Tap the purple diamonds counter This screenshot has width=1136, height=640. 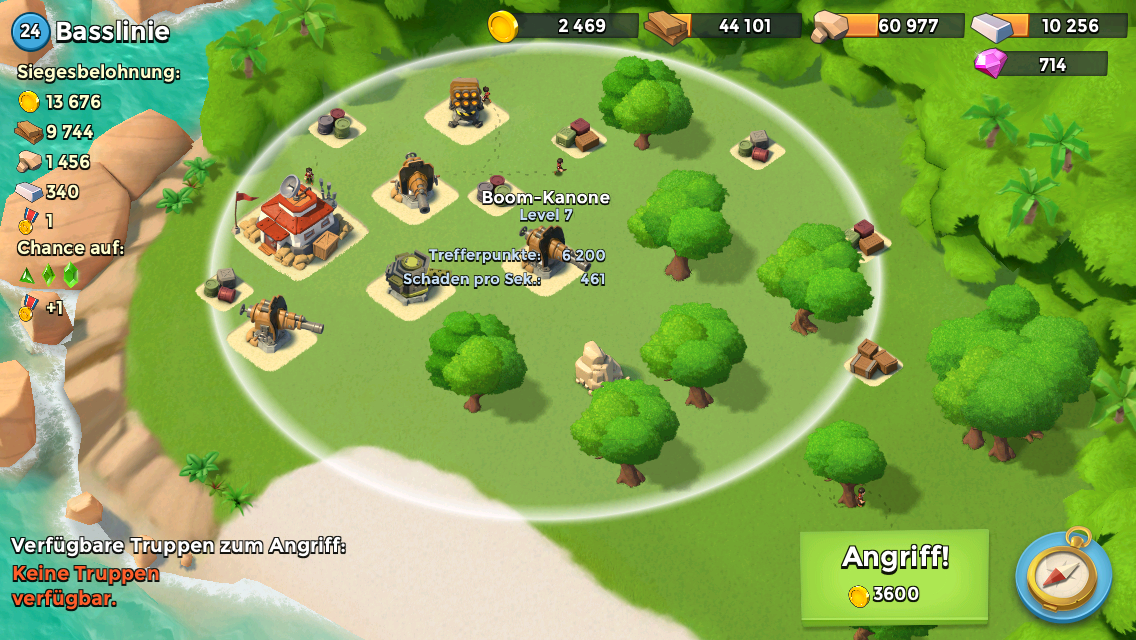point(1041,65)
